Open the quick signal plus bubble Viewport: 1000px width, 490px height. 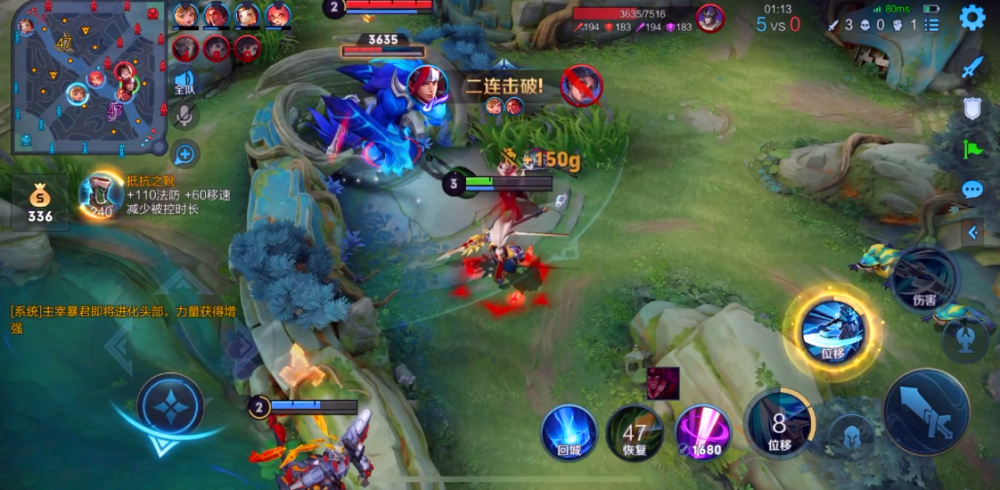(x=184, y=154)
